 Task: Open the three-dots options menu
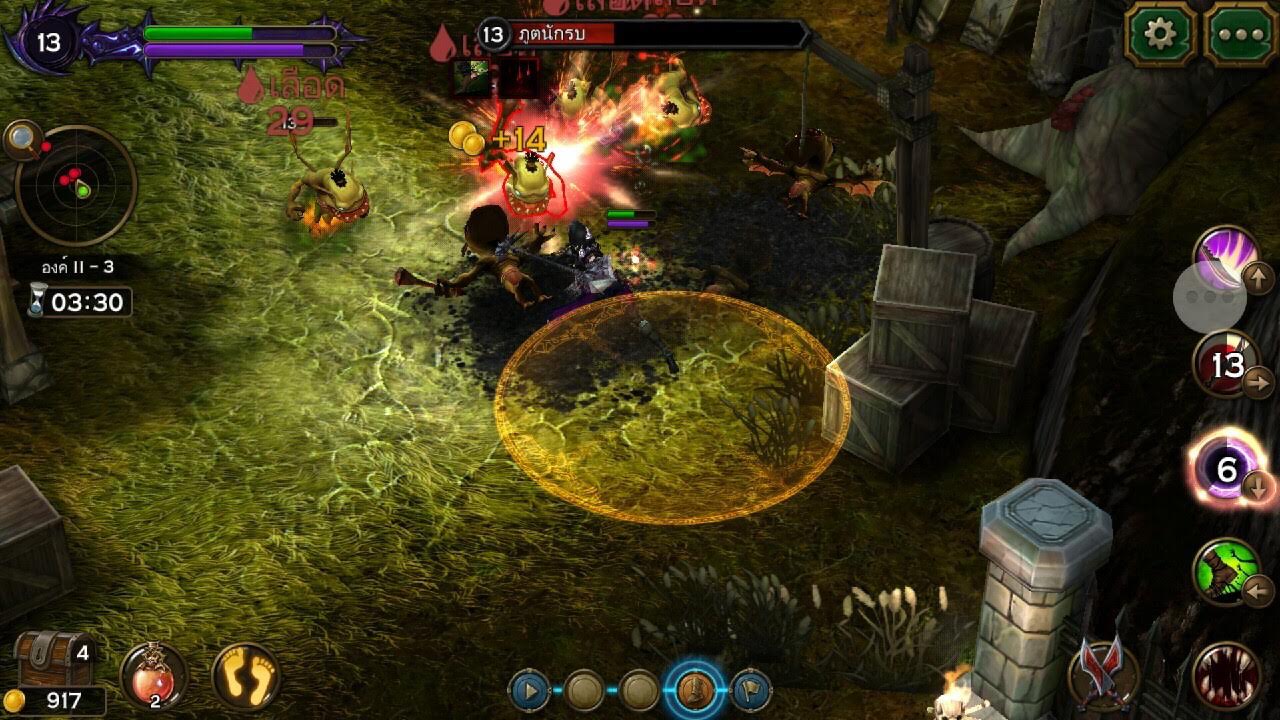(x=1239, y=35)
